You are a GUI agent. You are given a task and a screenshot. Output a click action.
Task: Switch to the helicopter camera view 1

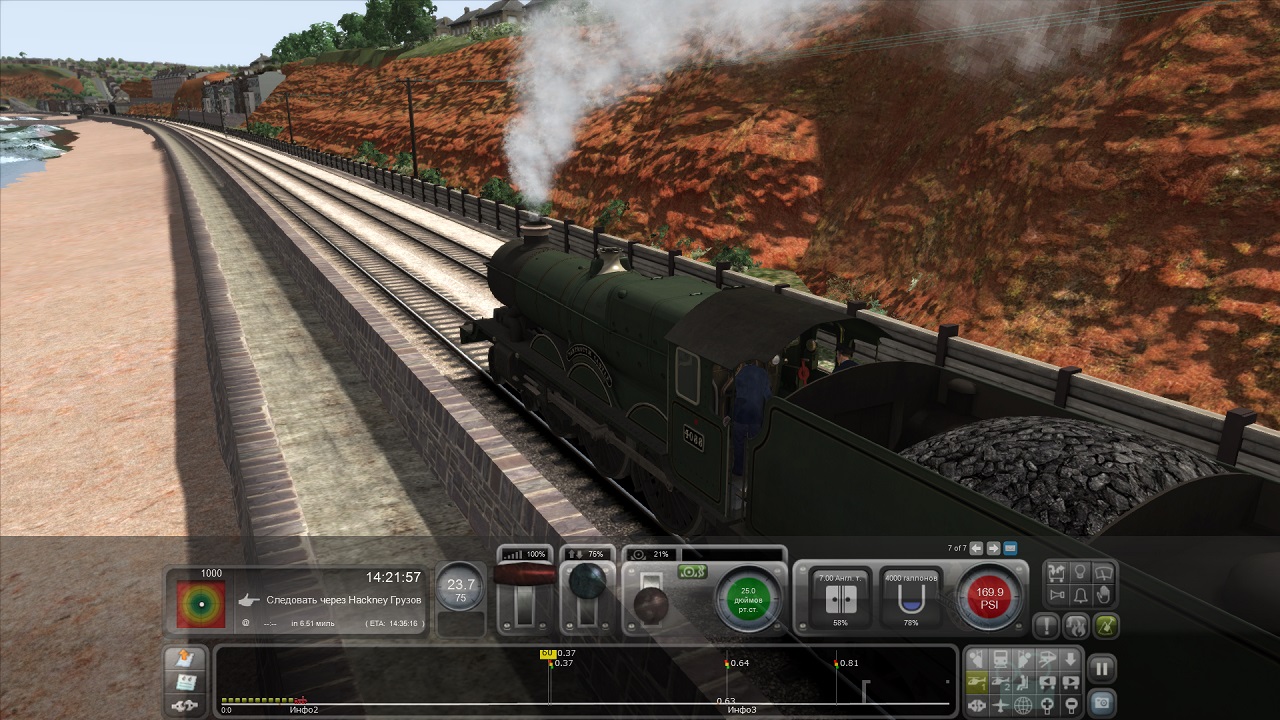(x=976, y=682)
